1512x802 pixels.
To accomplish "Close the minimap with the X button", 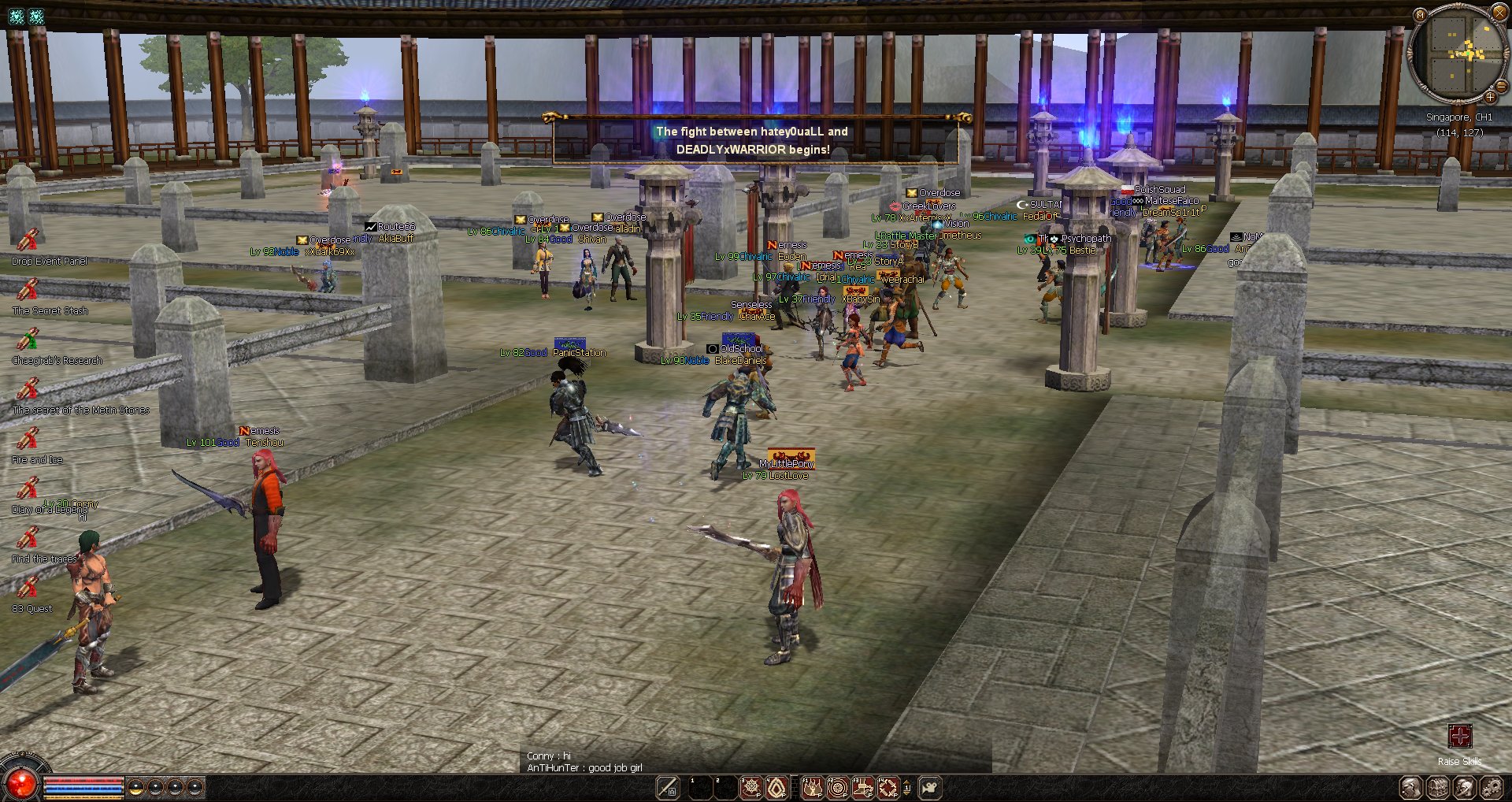I will tap(1500, 12).
